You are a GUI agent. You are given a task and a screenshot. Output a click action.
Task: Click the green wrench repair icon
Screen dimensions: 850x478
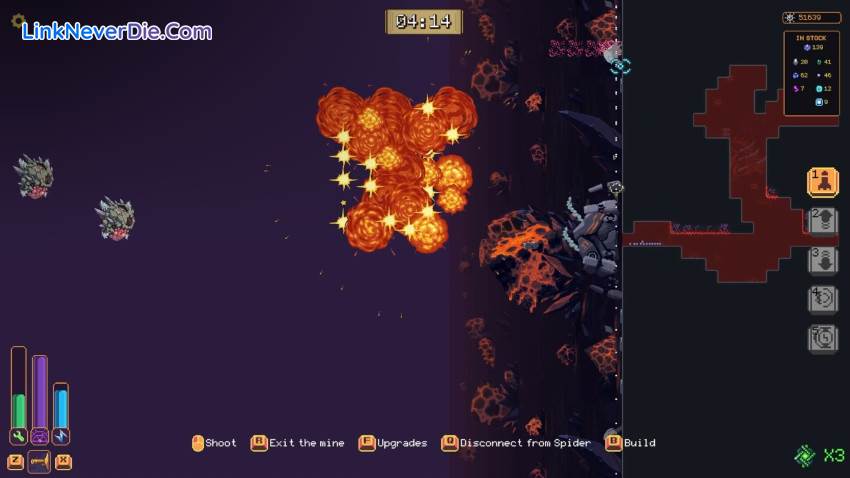pyautogui.click(x=18, y=436)
